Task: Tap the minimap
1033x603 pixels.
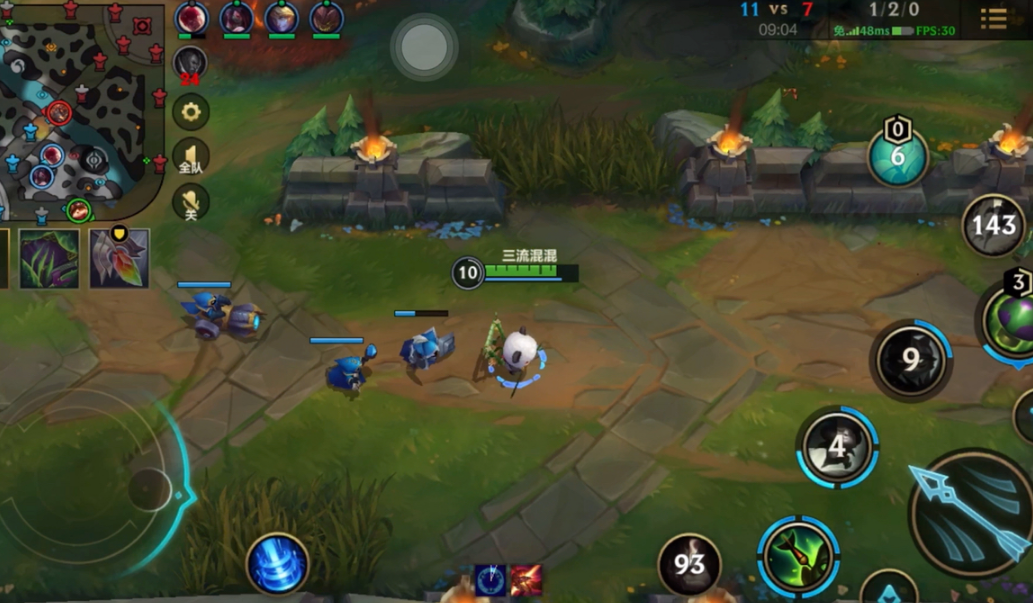Action: pos(82,108)
